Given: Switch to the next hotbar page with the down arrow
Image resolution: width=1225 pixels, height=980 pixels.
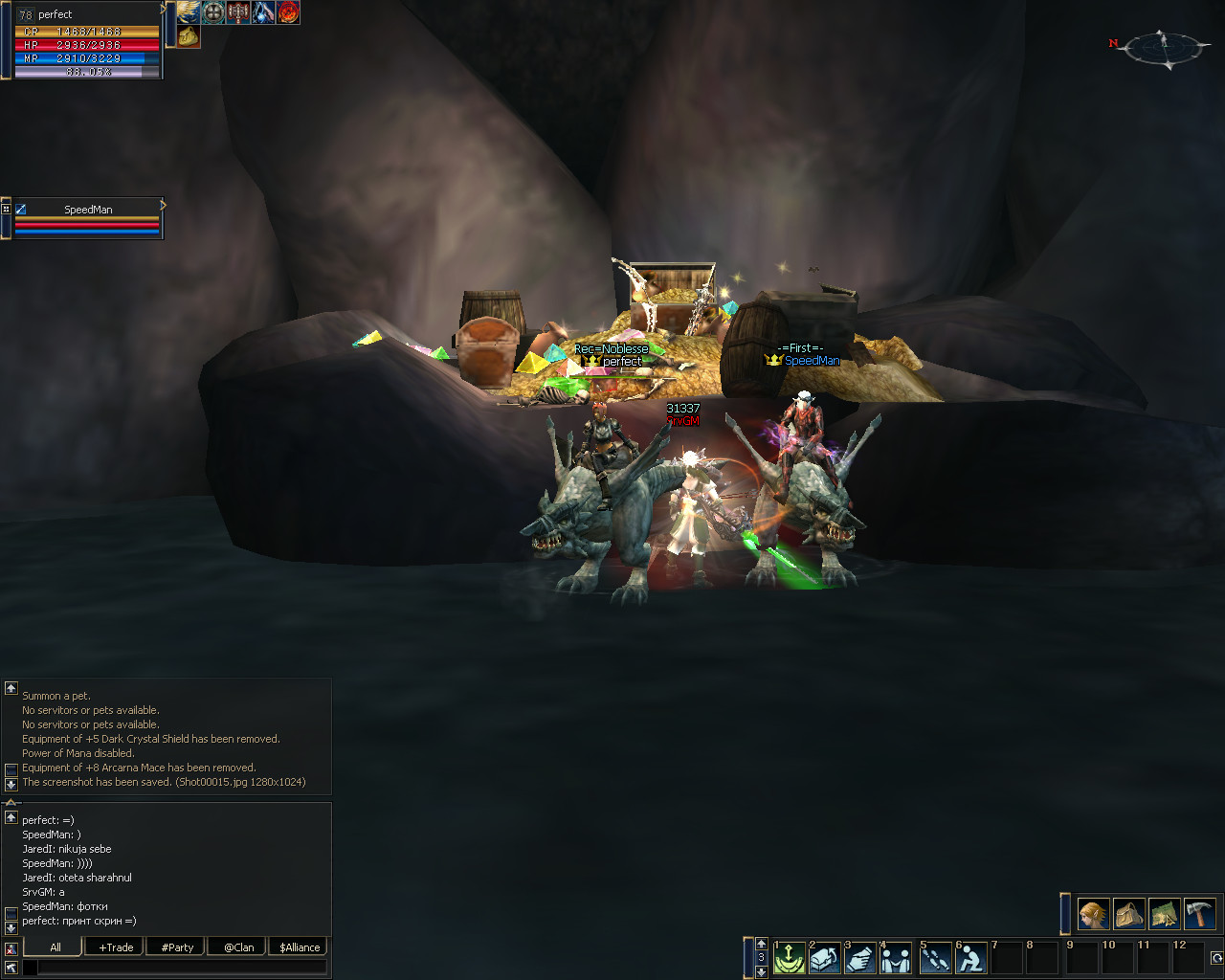Looking at the screenshot, I should click(x=762, y=971).
